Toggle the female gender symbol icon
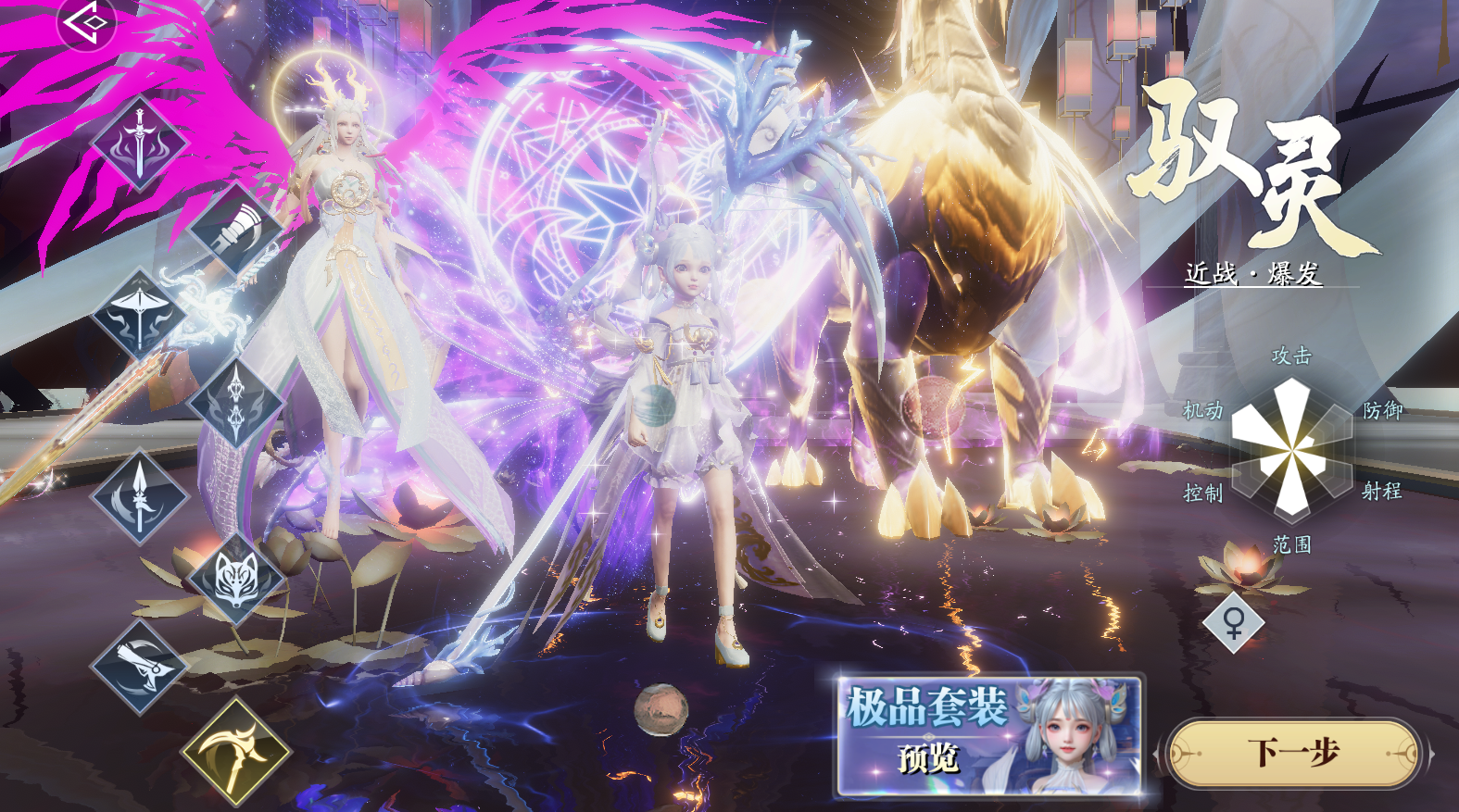The height and width of the screenshot is (812, 1459). click(1233, 623)
